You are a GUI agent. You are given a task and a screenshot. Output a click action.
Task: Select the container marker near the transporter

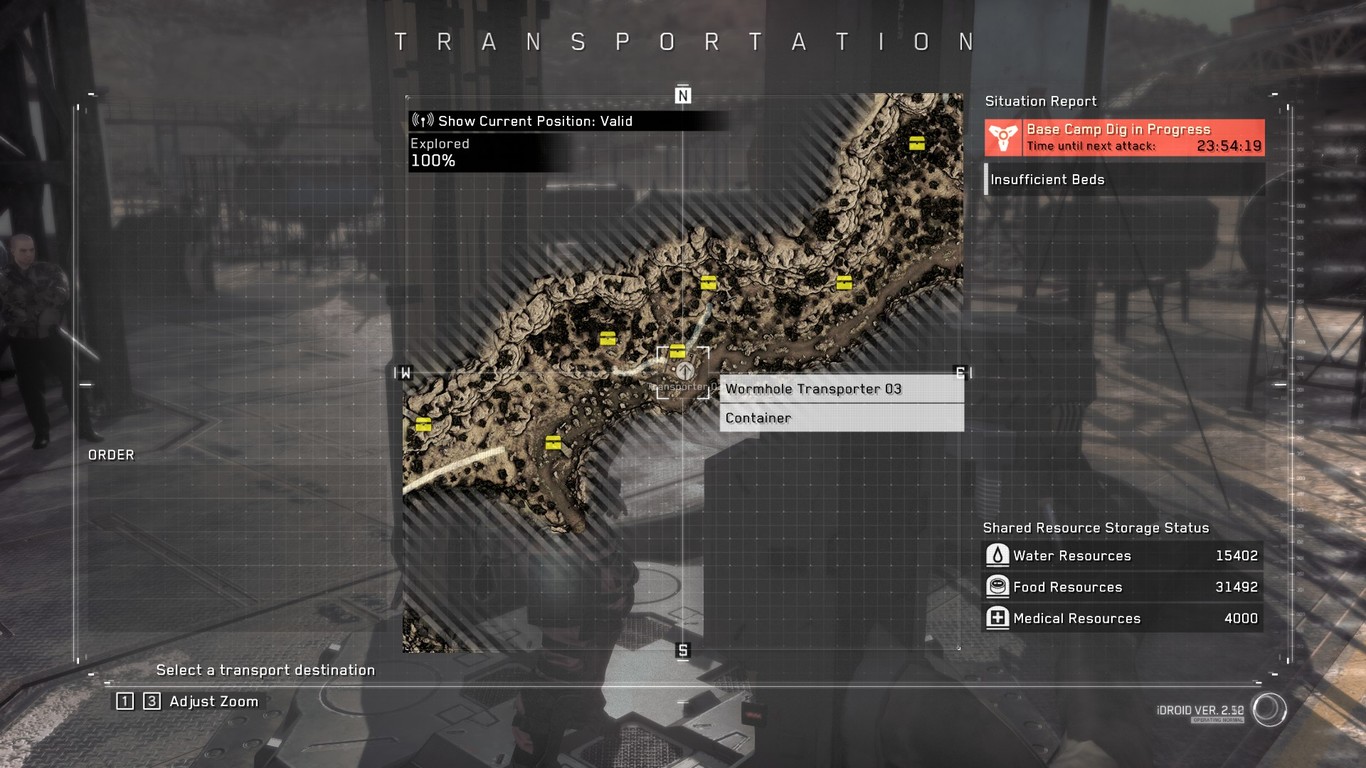coord(677,350)
